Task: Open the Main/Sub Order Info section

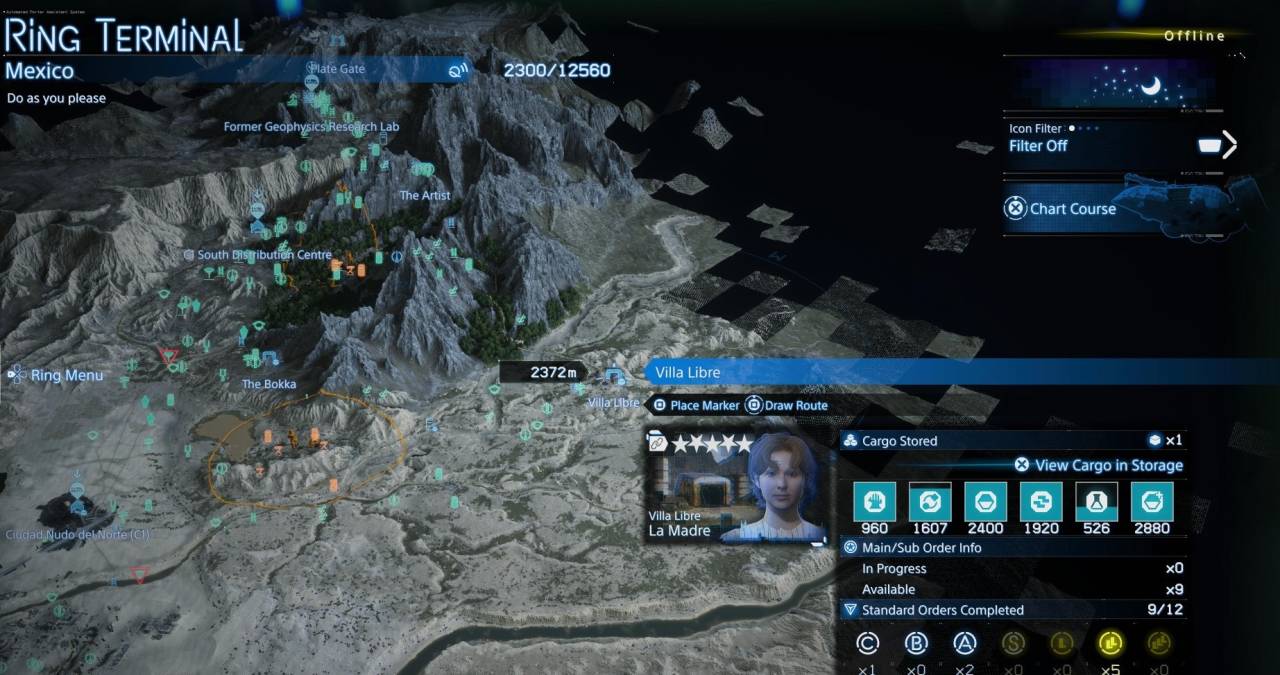Action: (921, 548)
